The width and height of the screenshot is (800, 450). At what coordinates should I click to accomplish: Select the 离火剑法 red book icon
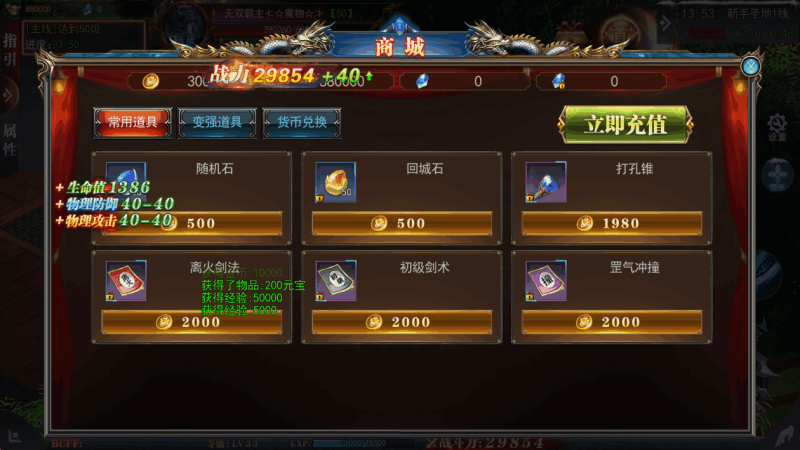click(x=126, y=282)
